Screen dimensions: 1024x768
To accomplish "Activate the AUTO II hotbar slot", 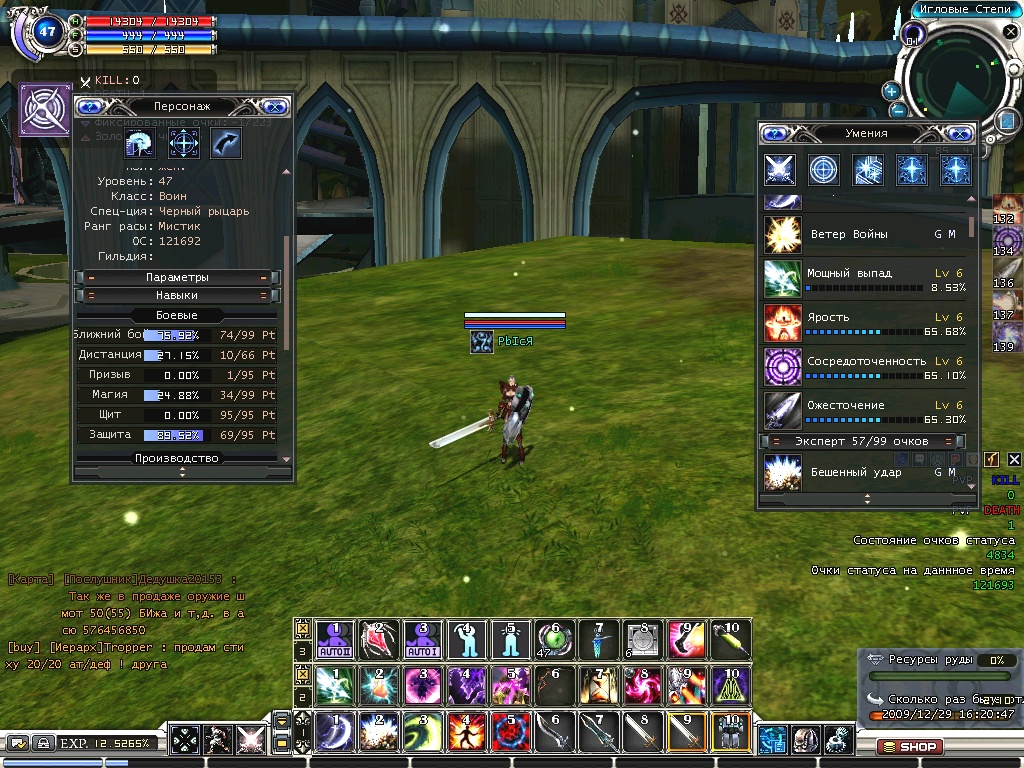I will (335, 637).
